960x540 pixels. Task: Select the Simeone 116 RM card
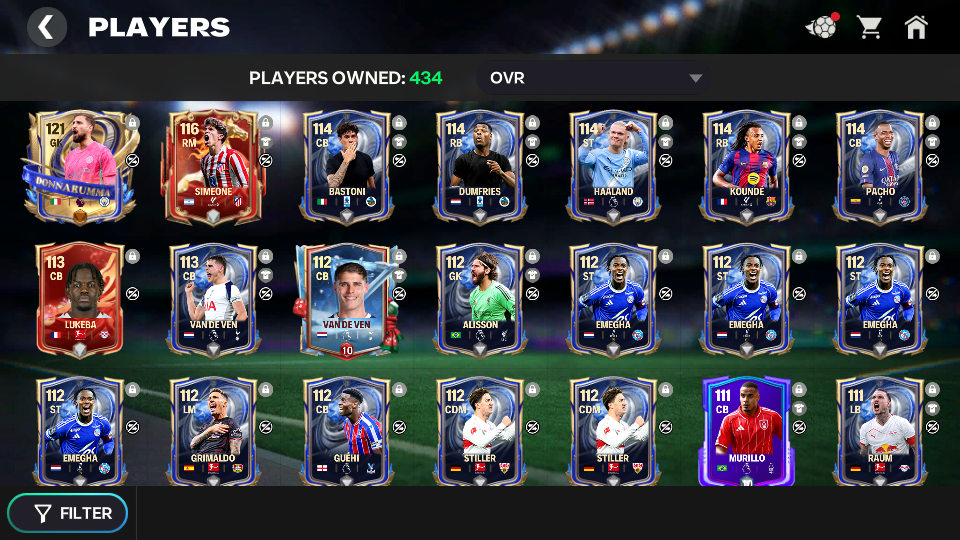pyautogui.click(x=213, y=166)
